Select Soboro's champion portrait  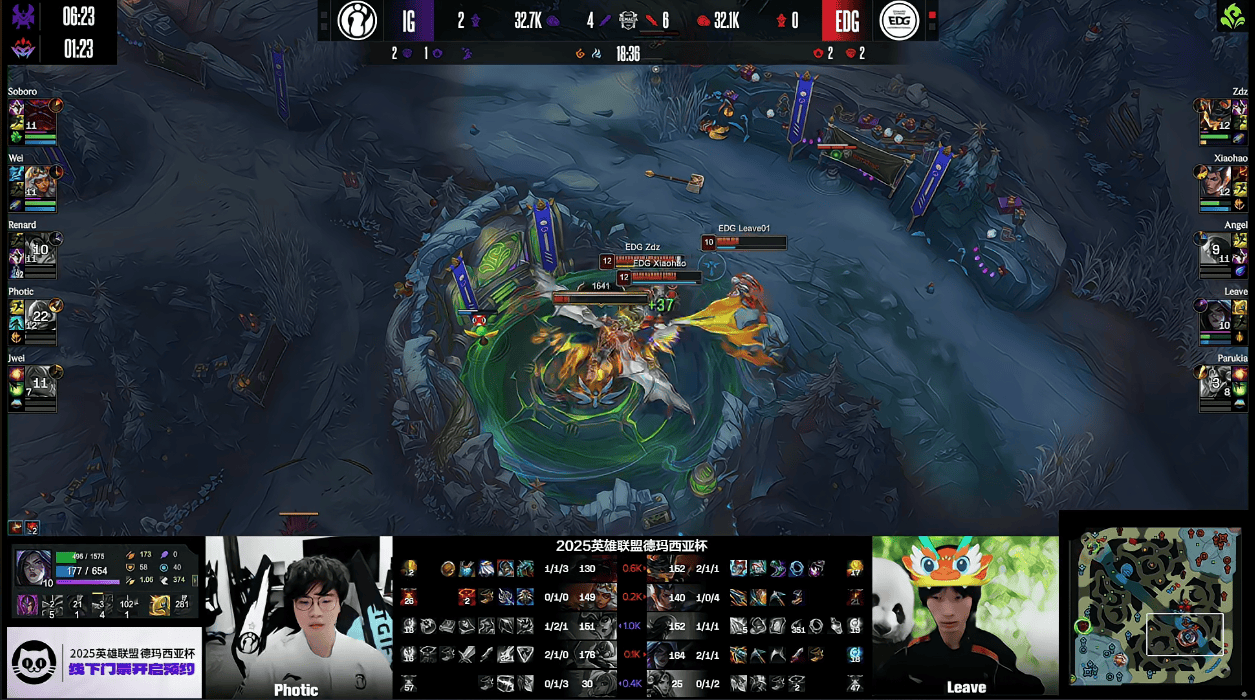tap(42, 116)
